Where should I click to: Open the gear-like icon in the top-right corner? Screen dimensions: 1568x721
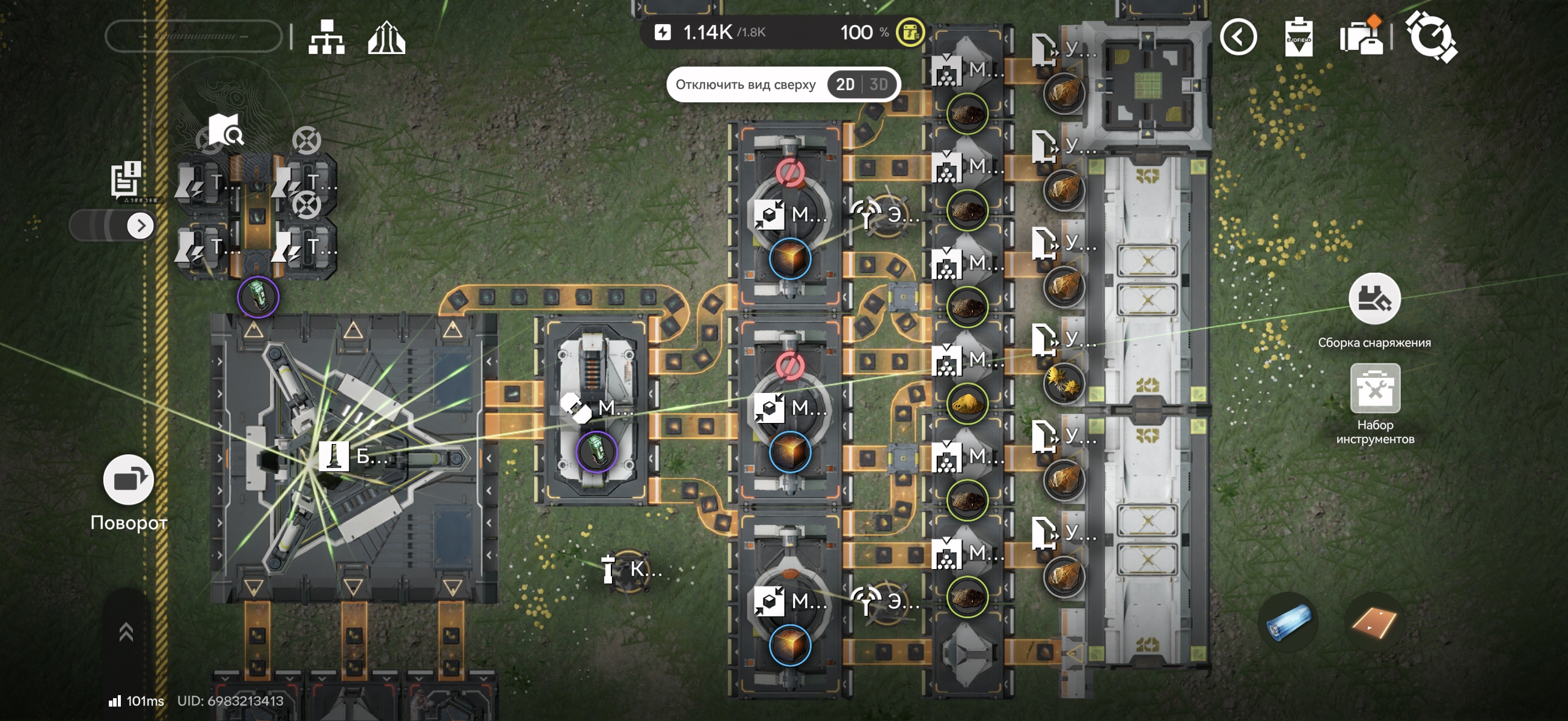1430,37
